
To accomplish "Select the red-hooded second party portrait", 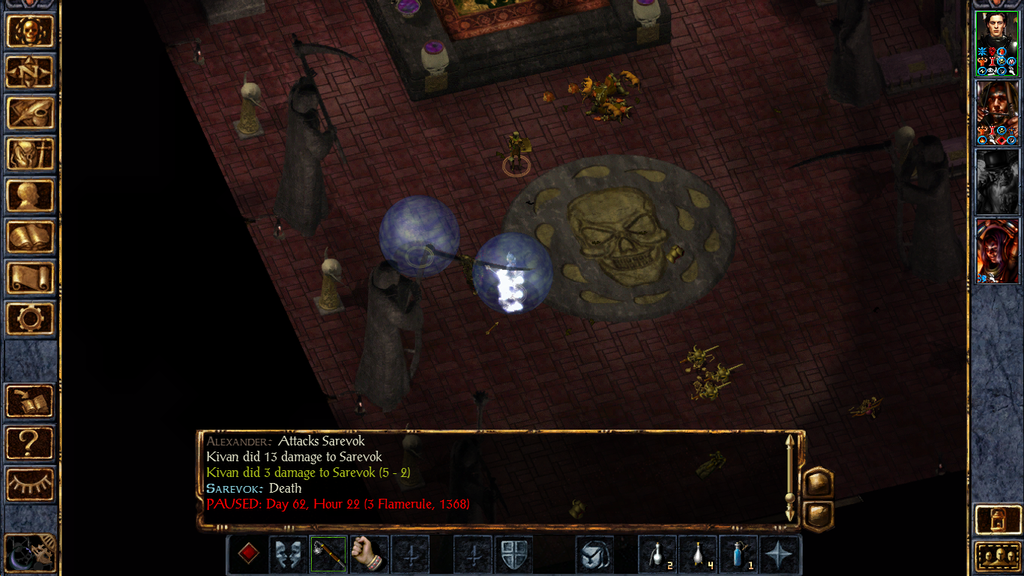I will (996, 113).
